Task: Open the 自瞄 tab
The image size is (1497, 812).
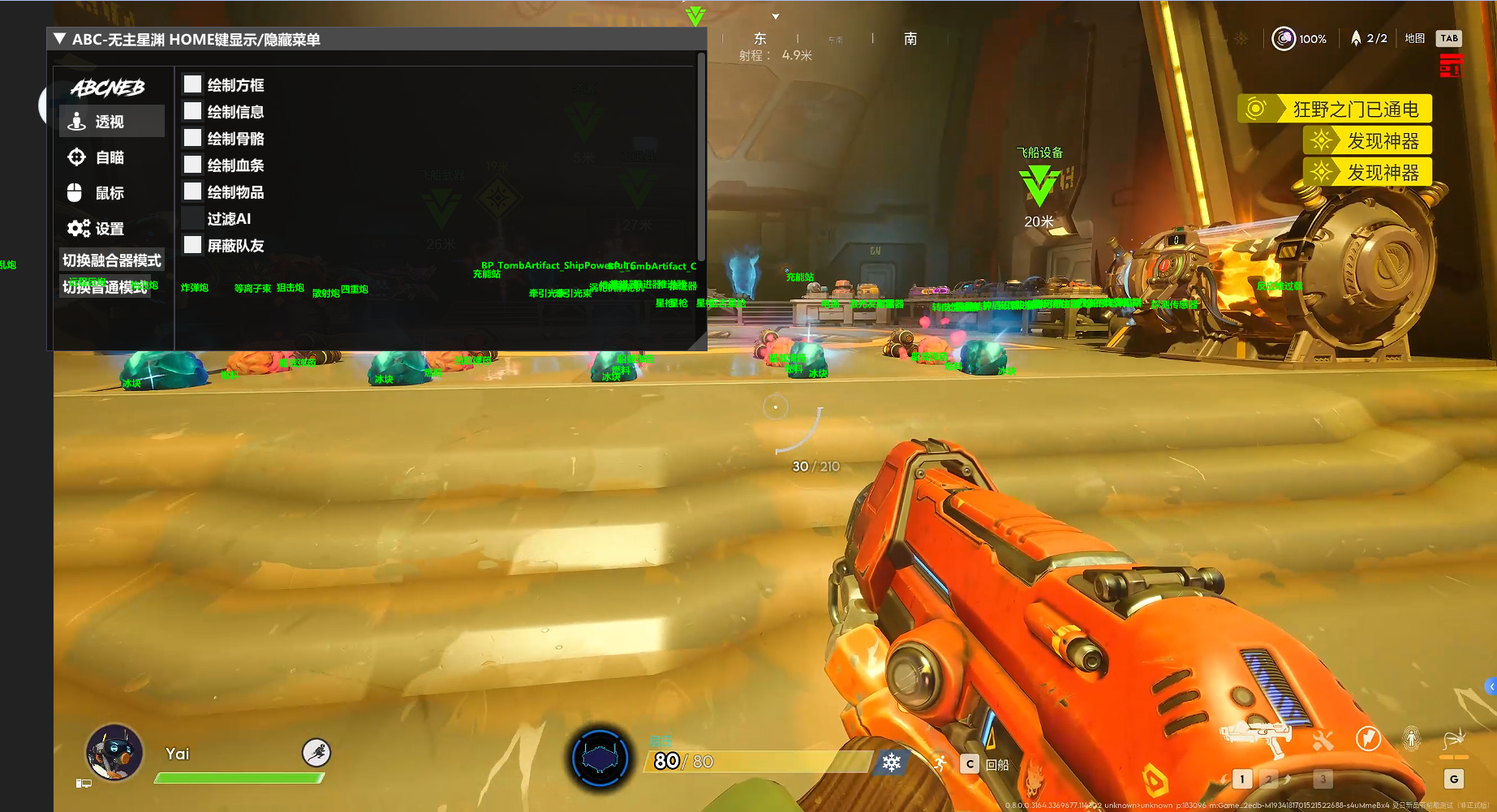Action: pos(111,157)
